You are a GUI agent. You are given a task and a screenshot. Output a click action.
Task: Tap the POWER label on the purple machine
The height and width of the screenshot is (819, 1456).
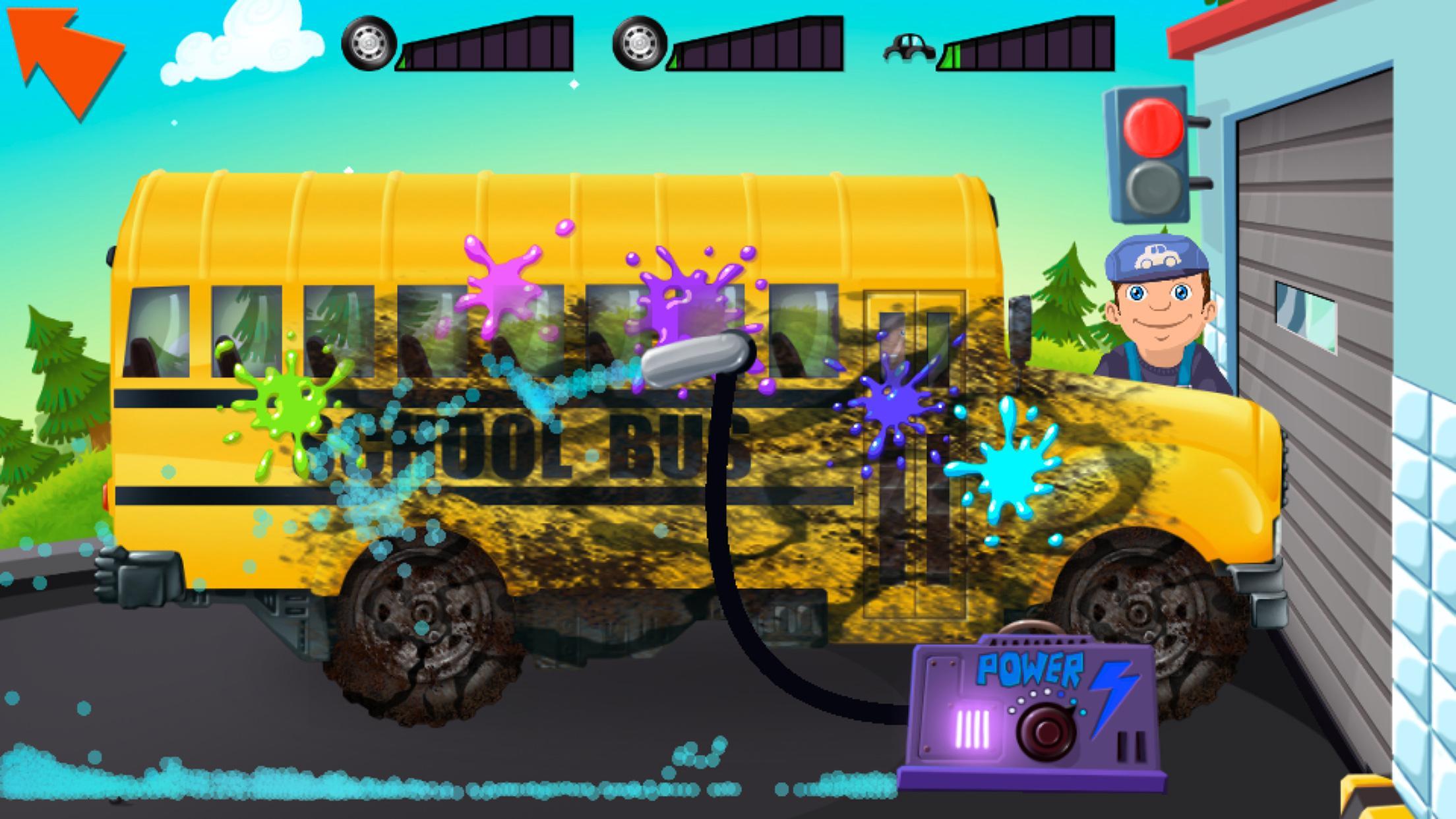(1029, 667)
